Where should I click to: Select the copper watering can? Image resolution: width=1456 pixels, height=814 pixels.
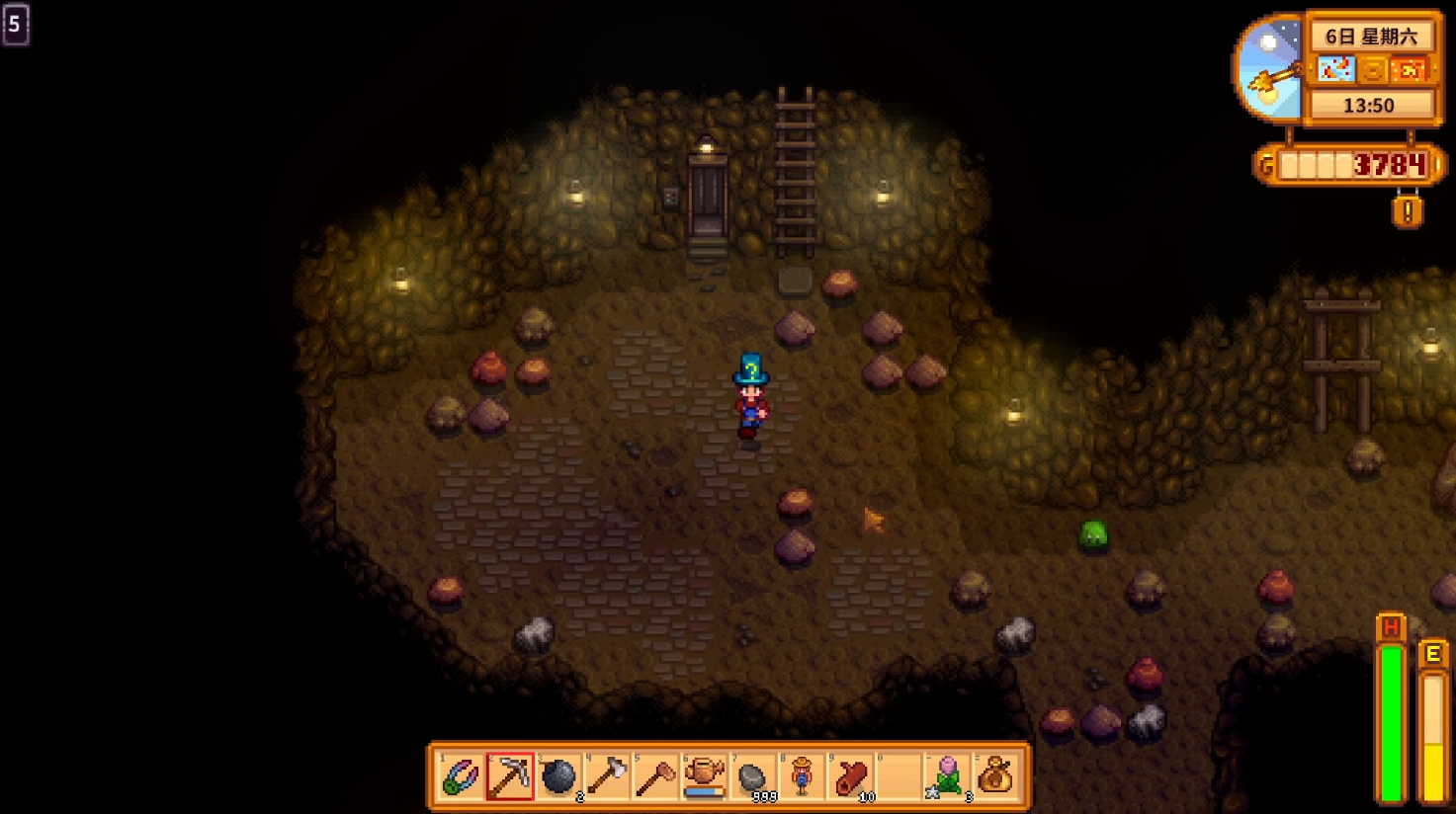click(x=704, y=776)
